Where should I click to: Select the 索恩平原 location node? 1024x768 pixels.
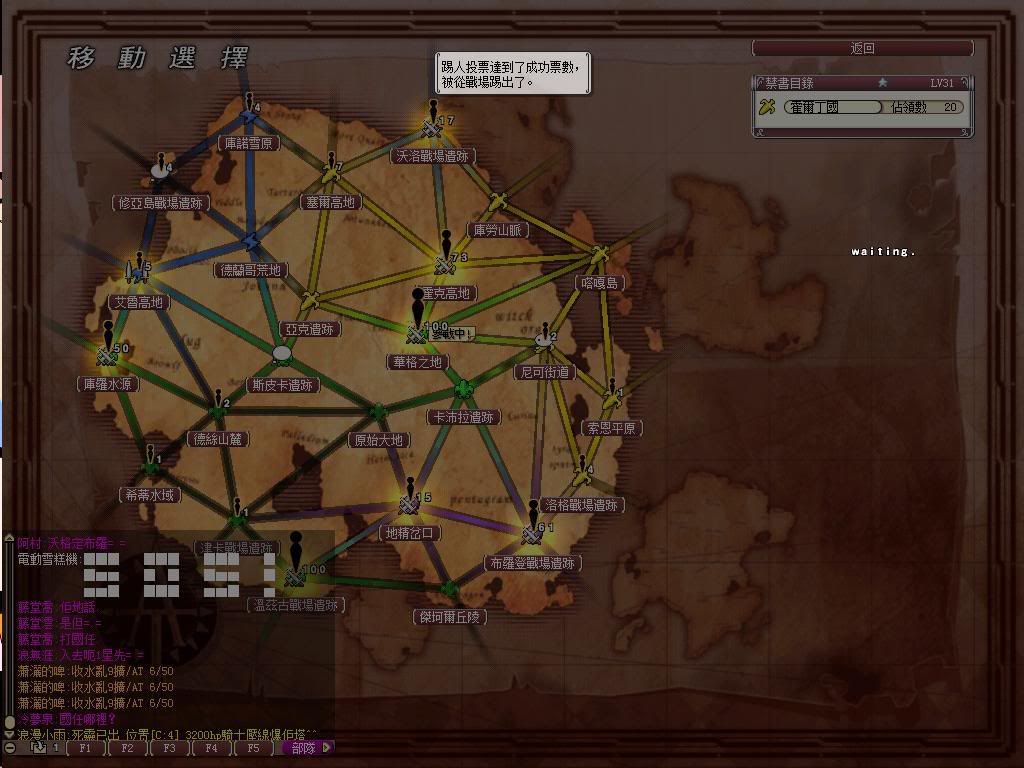tap(611, 401)
